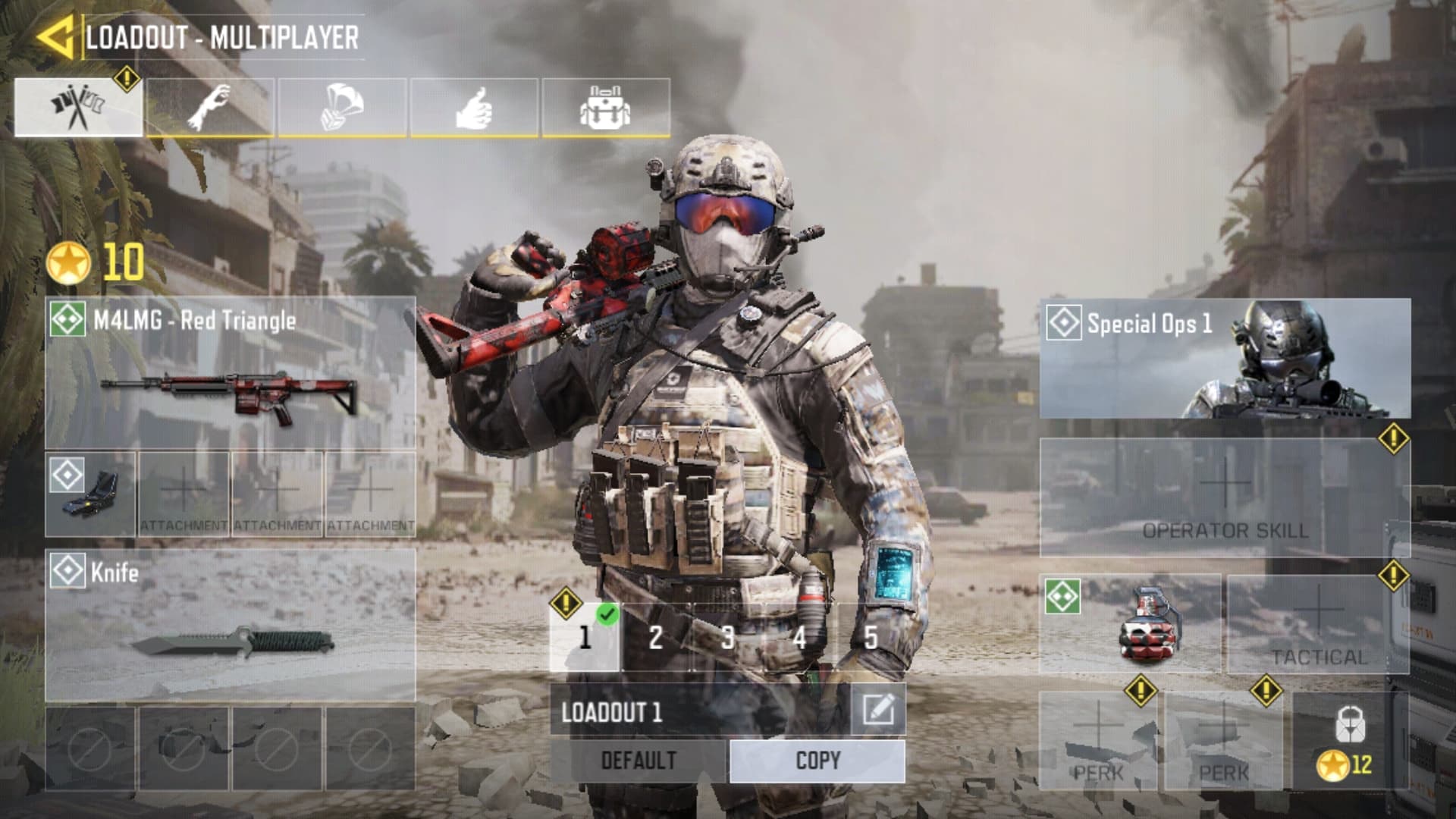Open the crossed weapons loadout tab

point(78,108)
